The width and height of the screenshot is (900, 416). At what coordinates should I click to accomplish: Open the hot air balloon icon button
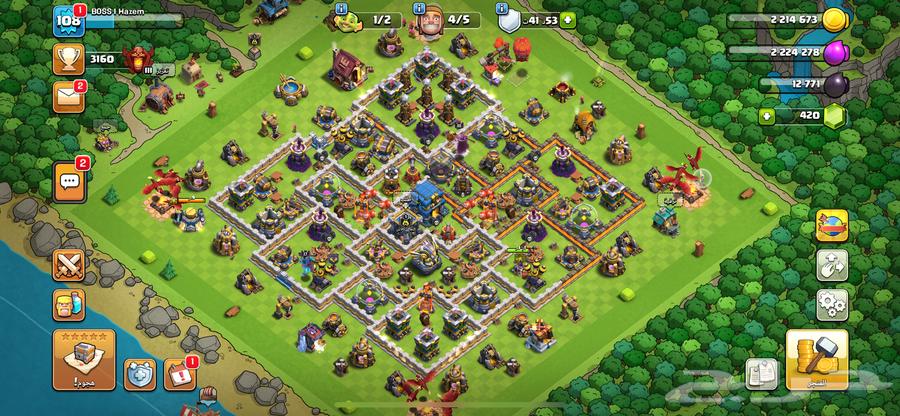click(x=831, y=226)
